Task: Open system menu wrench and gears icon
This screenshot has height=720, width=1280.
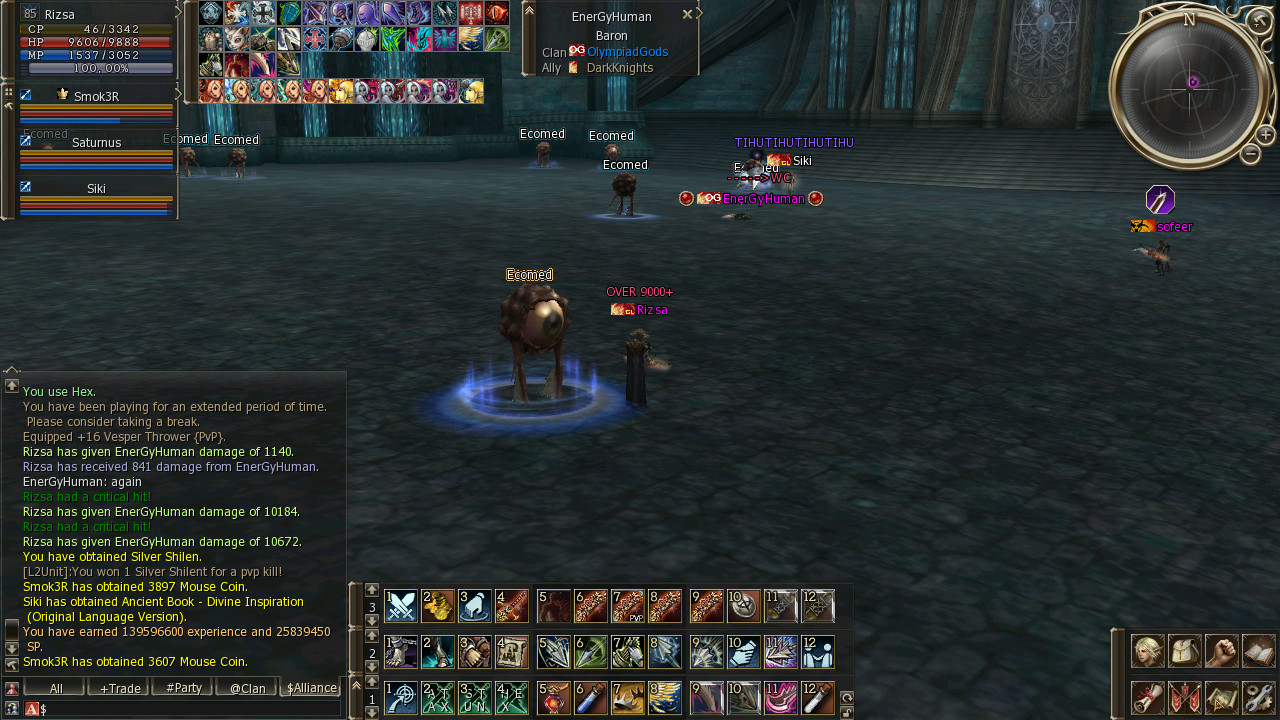Action: [1259, 697]
